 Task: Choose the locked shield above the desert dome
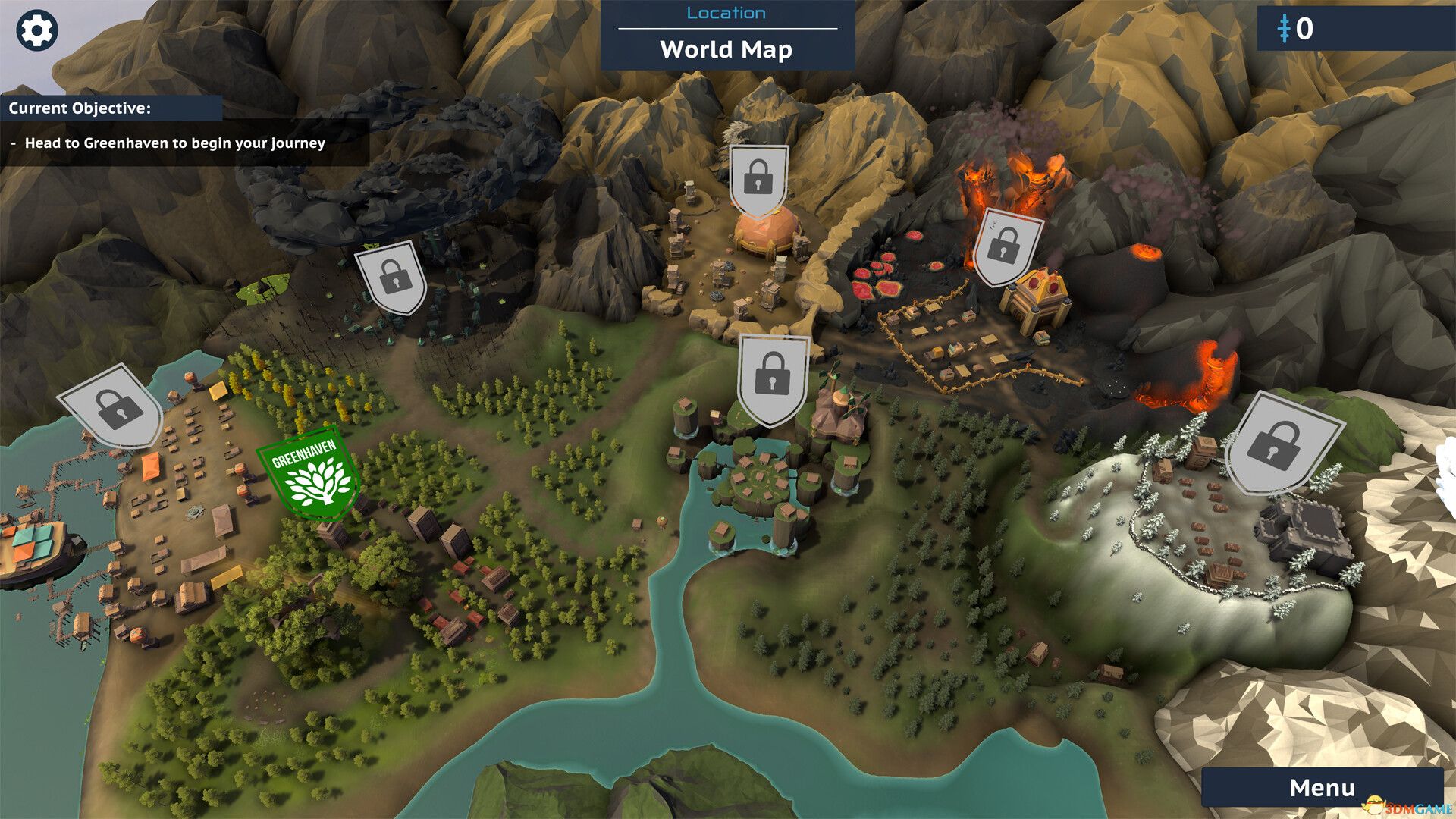pyautogui.click(x=758, y=180)
